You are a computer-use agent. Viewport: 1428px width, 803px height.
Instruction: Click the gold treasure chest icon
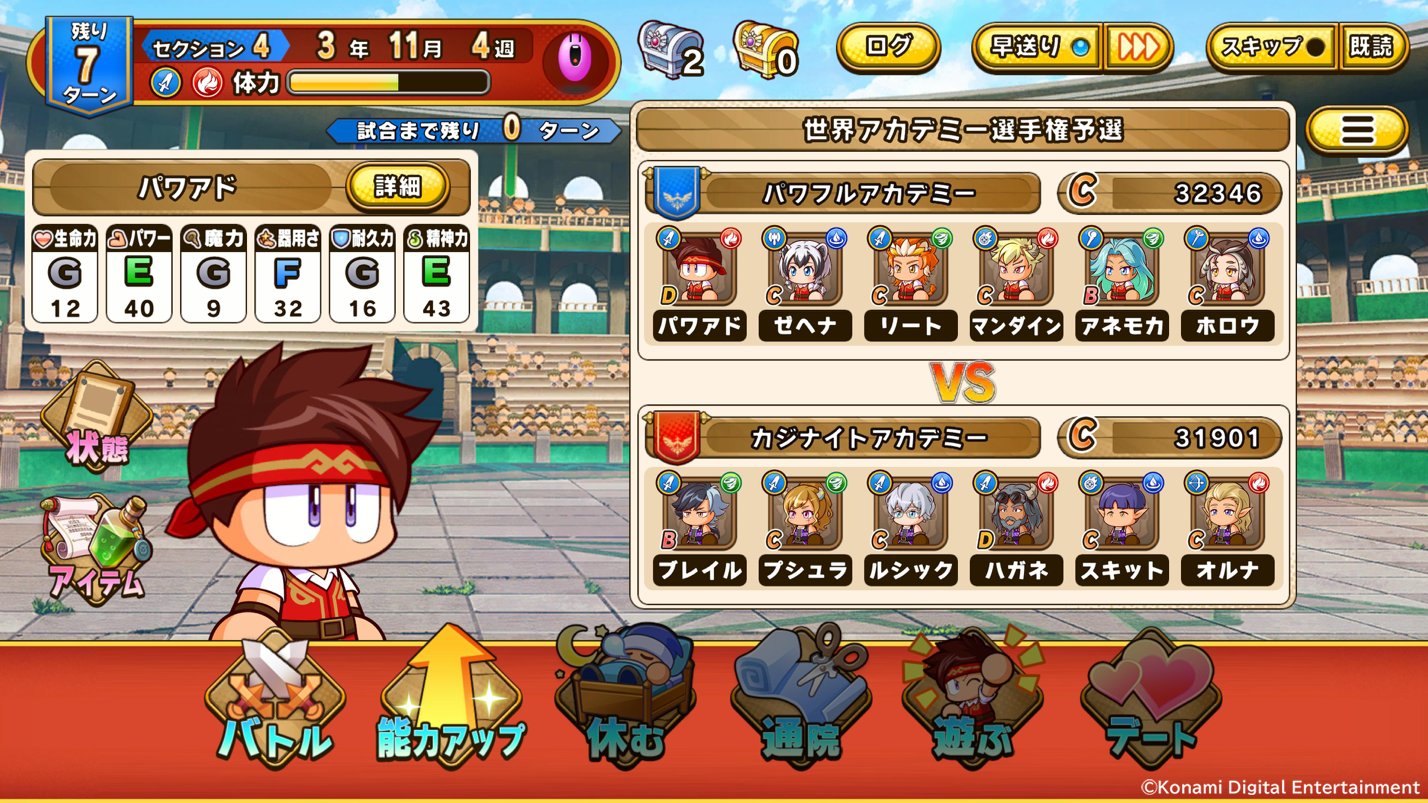(x=762, y=48)
